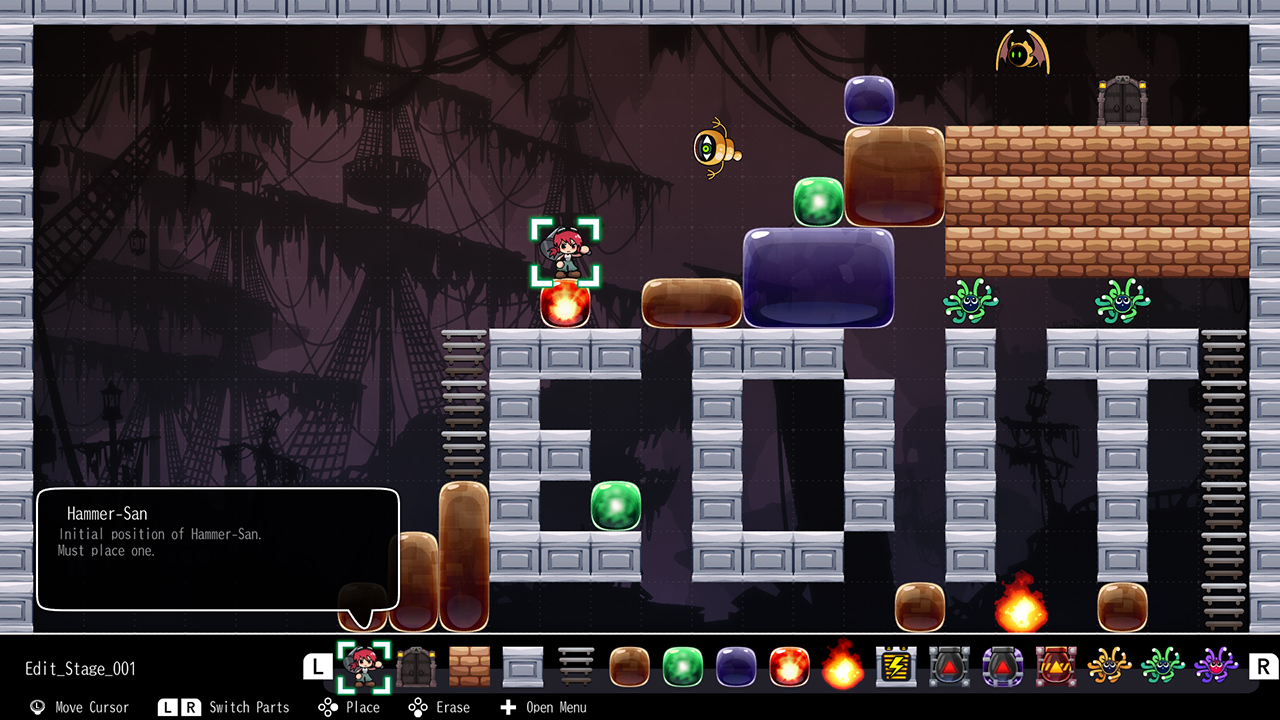Select the red bomb jelly part
This screenshot has height=720, width=1280.
point(789,666)
